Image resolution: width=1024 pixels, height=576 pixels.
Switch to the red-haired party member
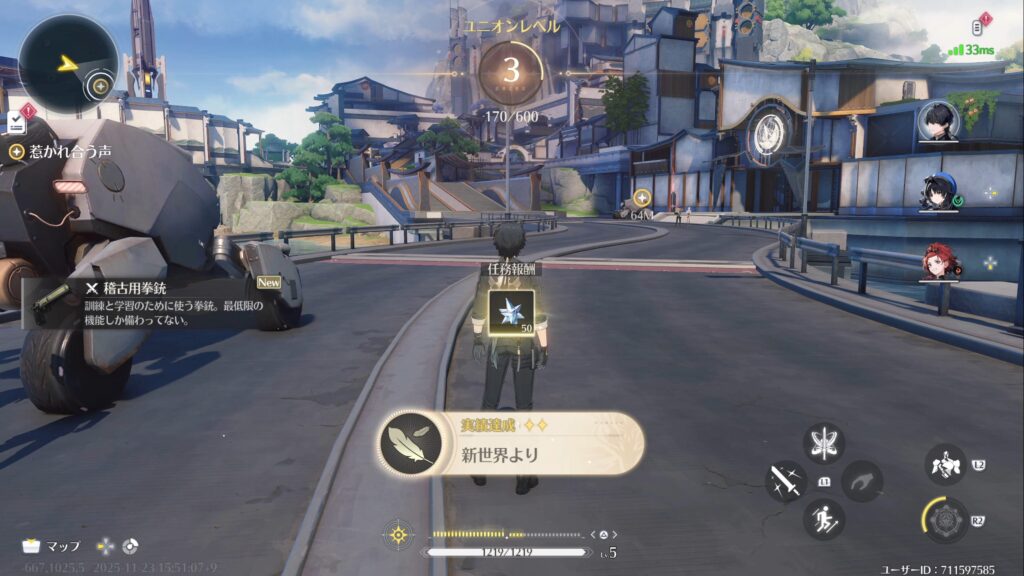[940, 262]
